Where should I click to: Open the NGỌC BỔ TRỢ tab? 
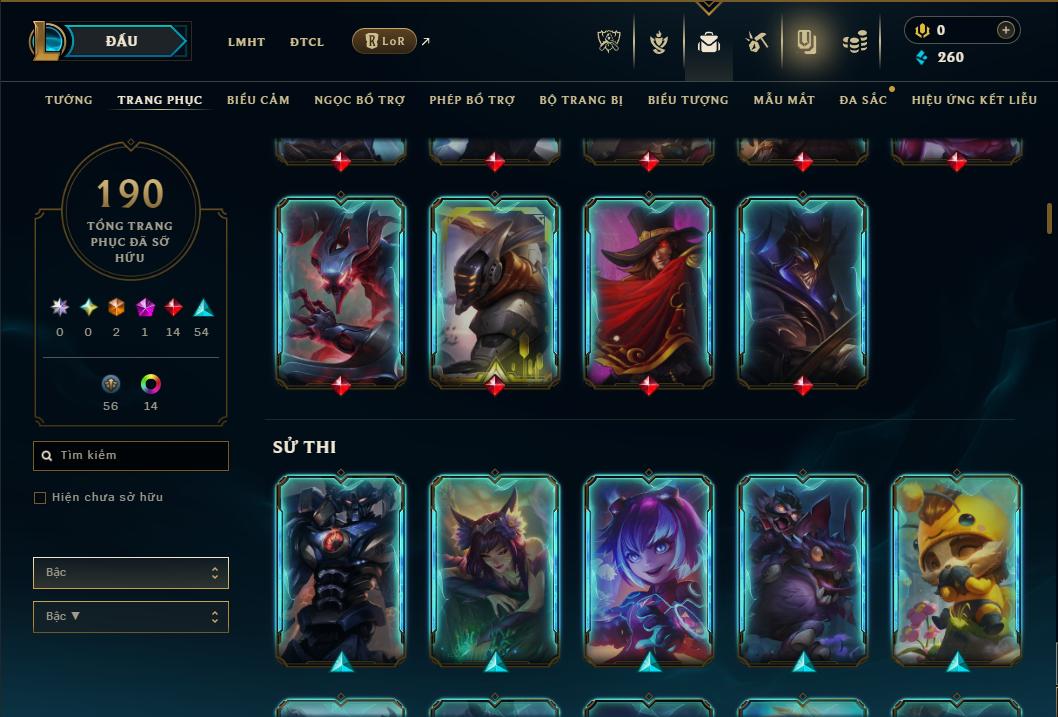click(x=359, y=100)
